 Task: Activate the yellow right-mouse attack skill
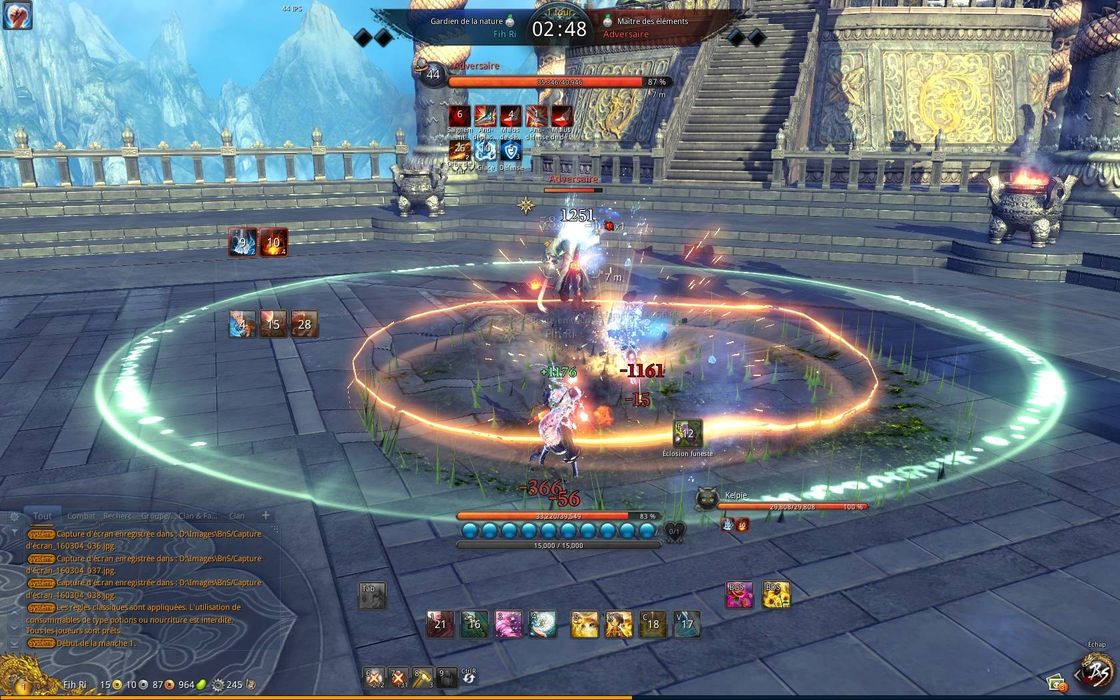(x=776, y=595)
